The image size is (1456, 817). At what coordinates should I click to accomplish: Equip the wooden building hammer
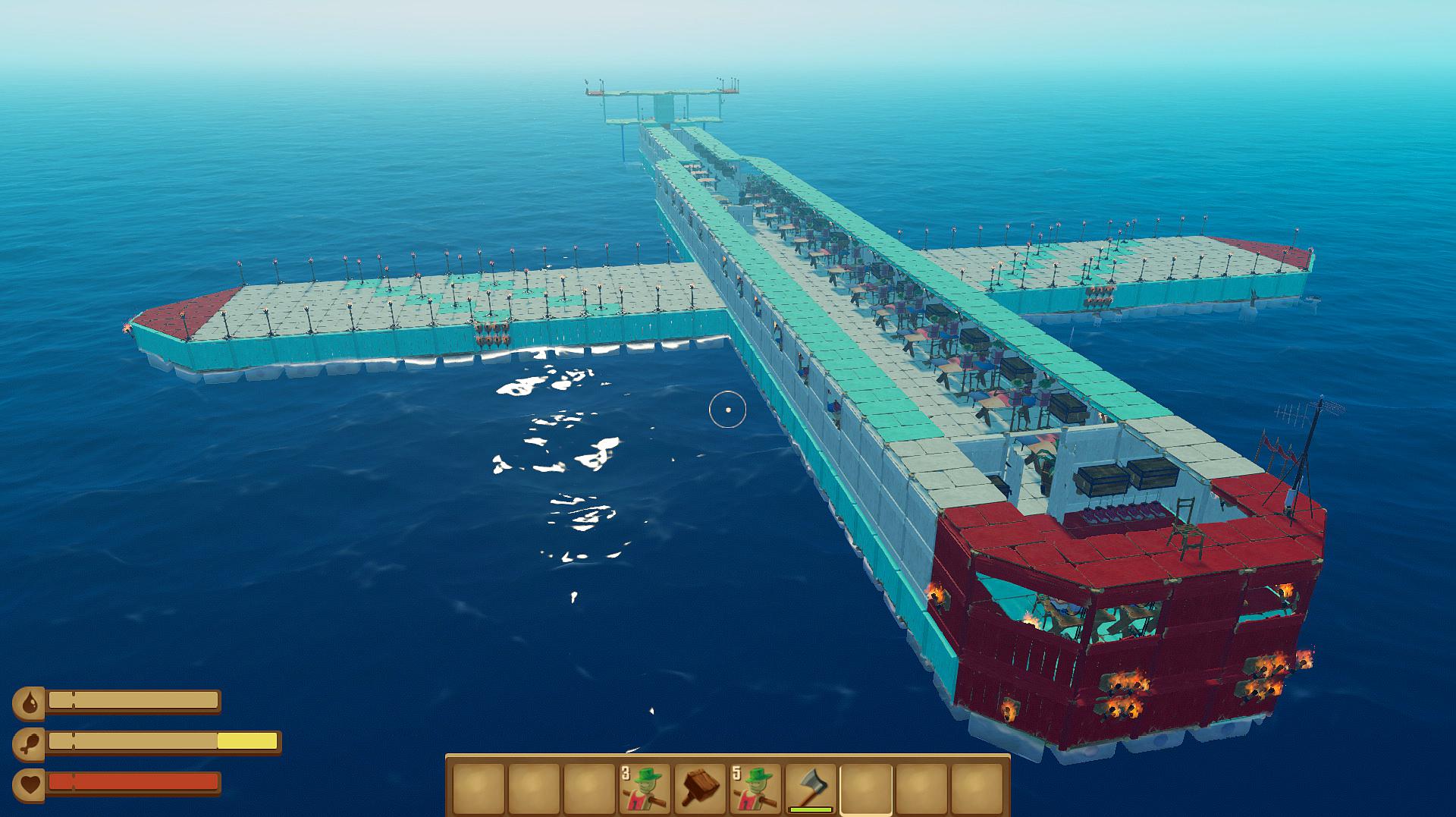coord(699,788)
